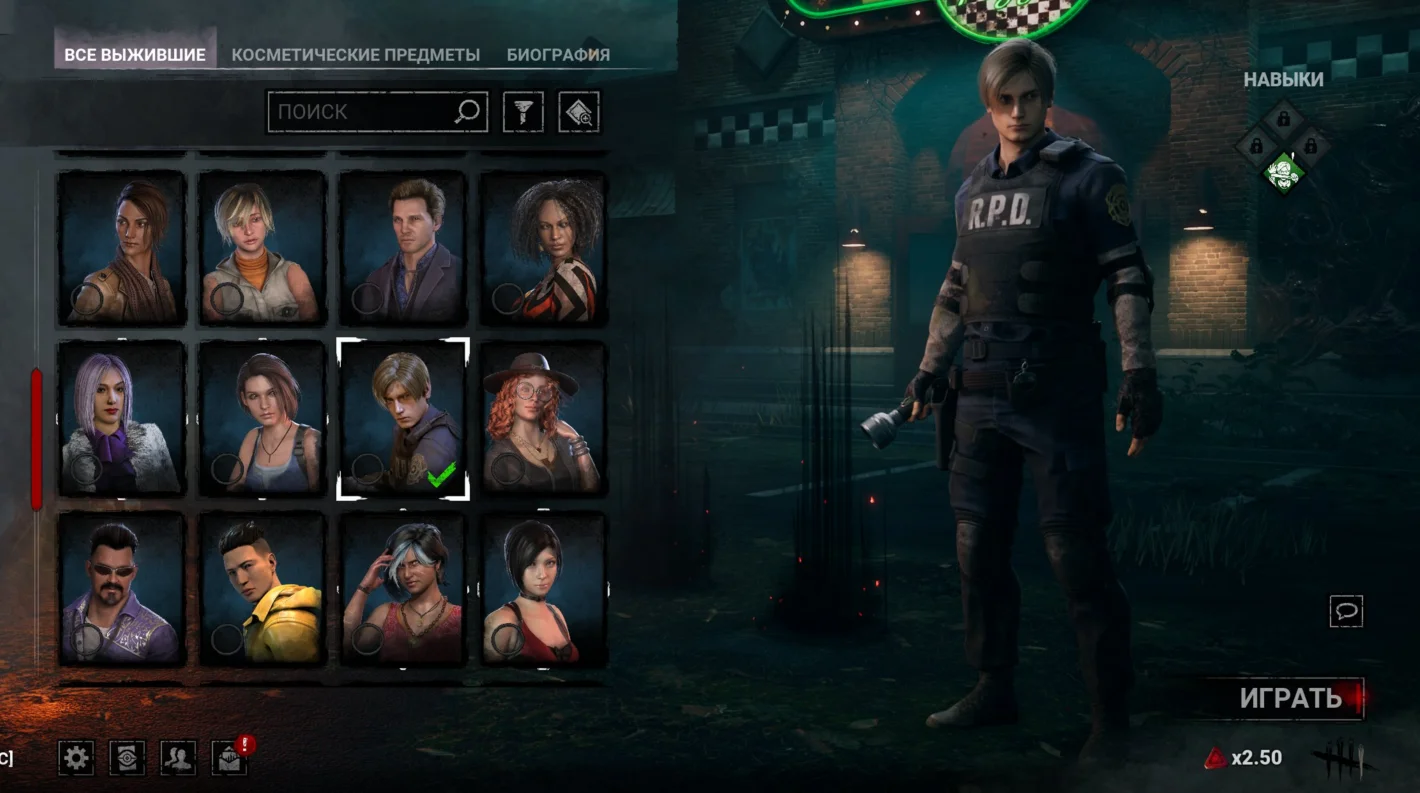This screenshot has width=1420, height=793.
Task: Open the Rift/Archives eye icon at the bottom
Action: pyautogui.click(x=125, y=759)
